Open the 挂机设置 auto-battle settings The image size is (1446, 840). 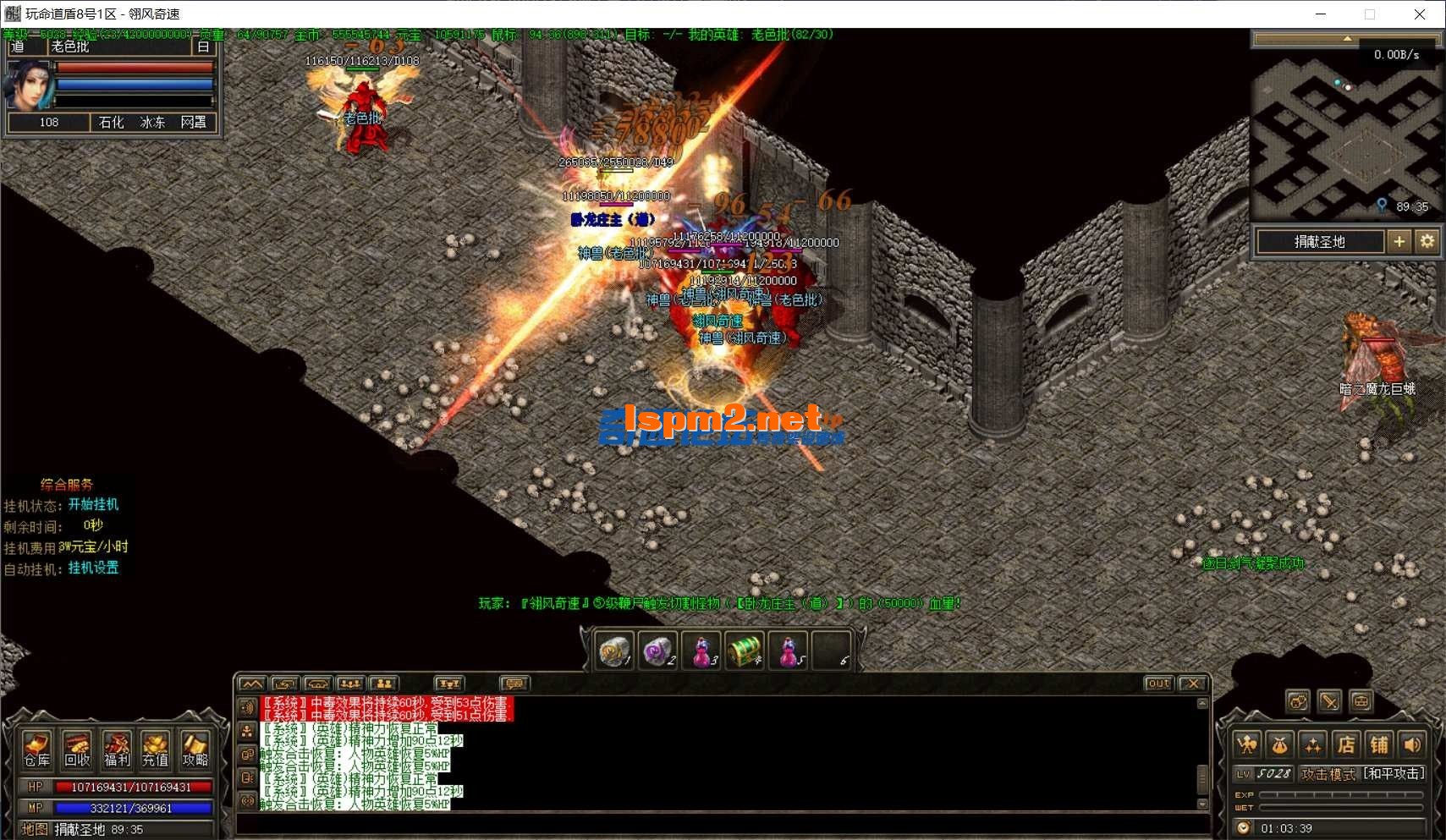(93, 568)
